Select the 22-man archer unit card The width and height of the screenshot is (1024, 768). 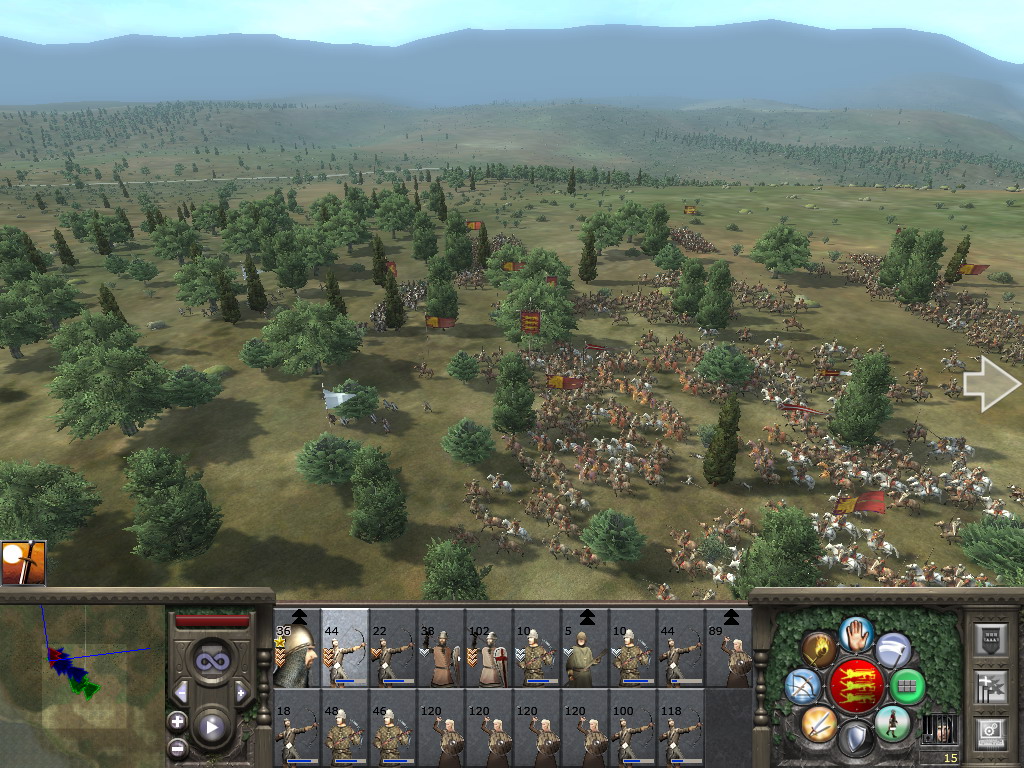point(393,649)
